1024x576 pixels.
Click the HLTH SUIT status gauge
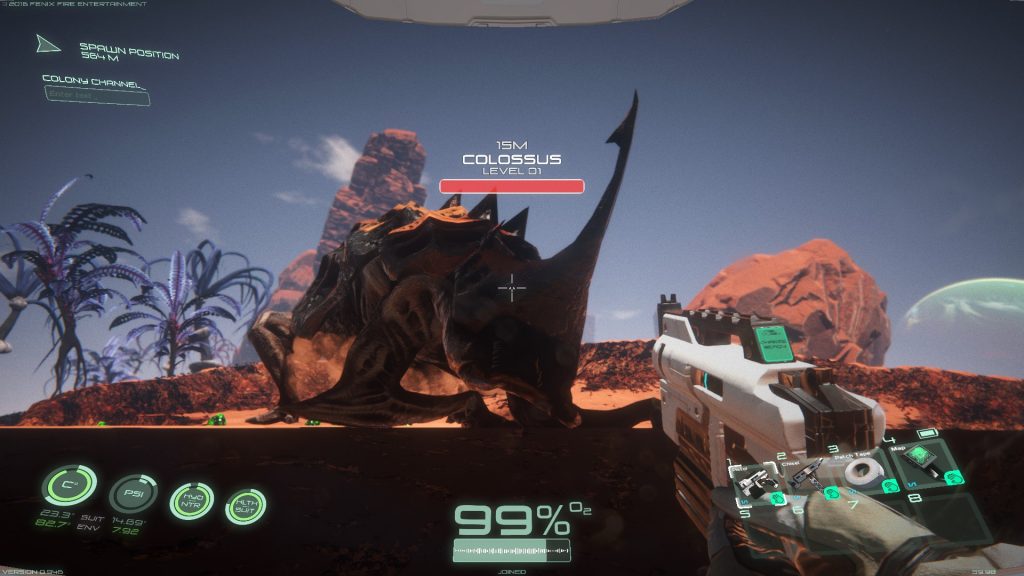[x=243, y=505]
